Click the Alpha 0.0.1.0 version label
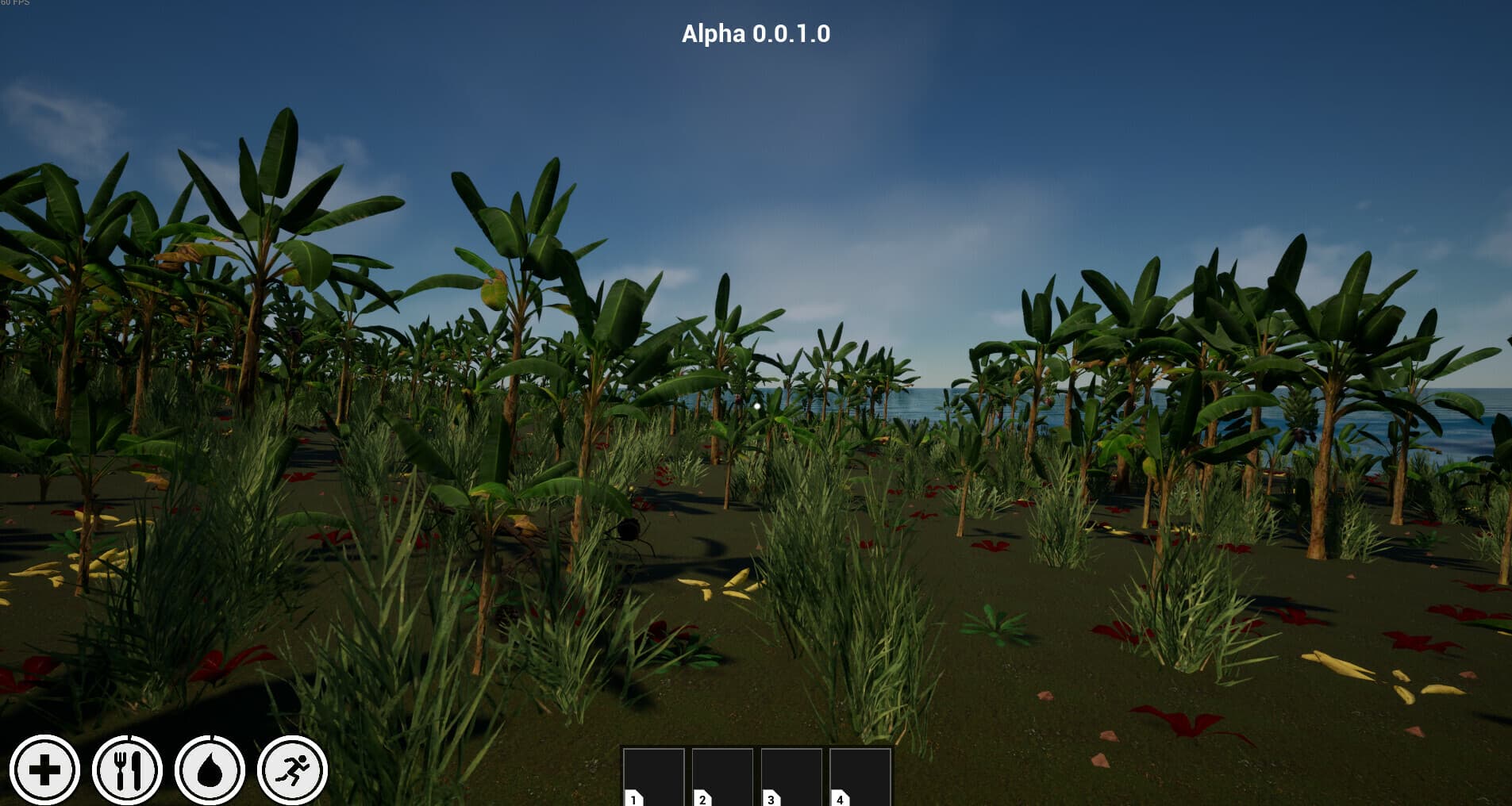 (756, 34)
